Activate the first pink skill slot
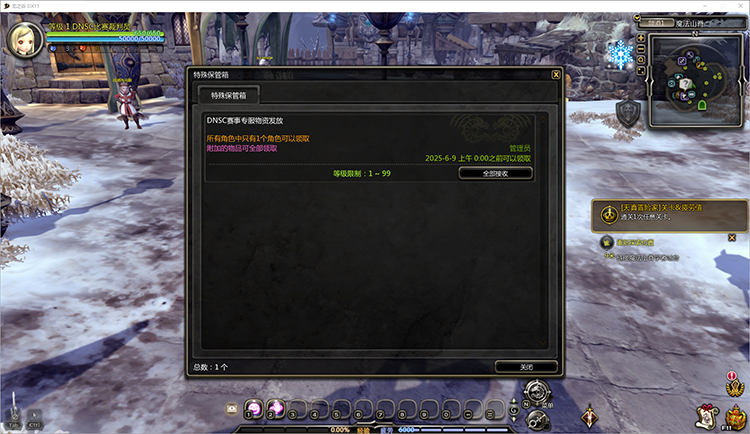This screenshot has width=750, height=434. [253, 408]
